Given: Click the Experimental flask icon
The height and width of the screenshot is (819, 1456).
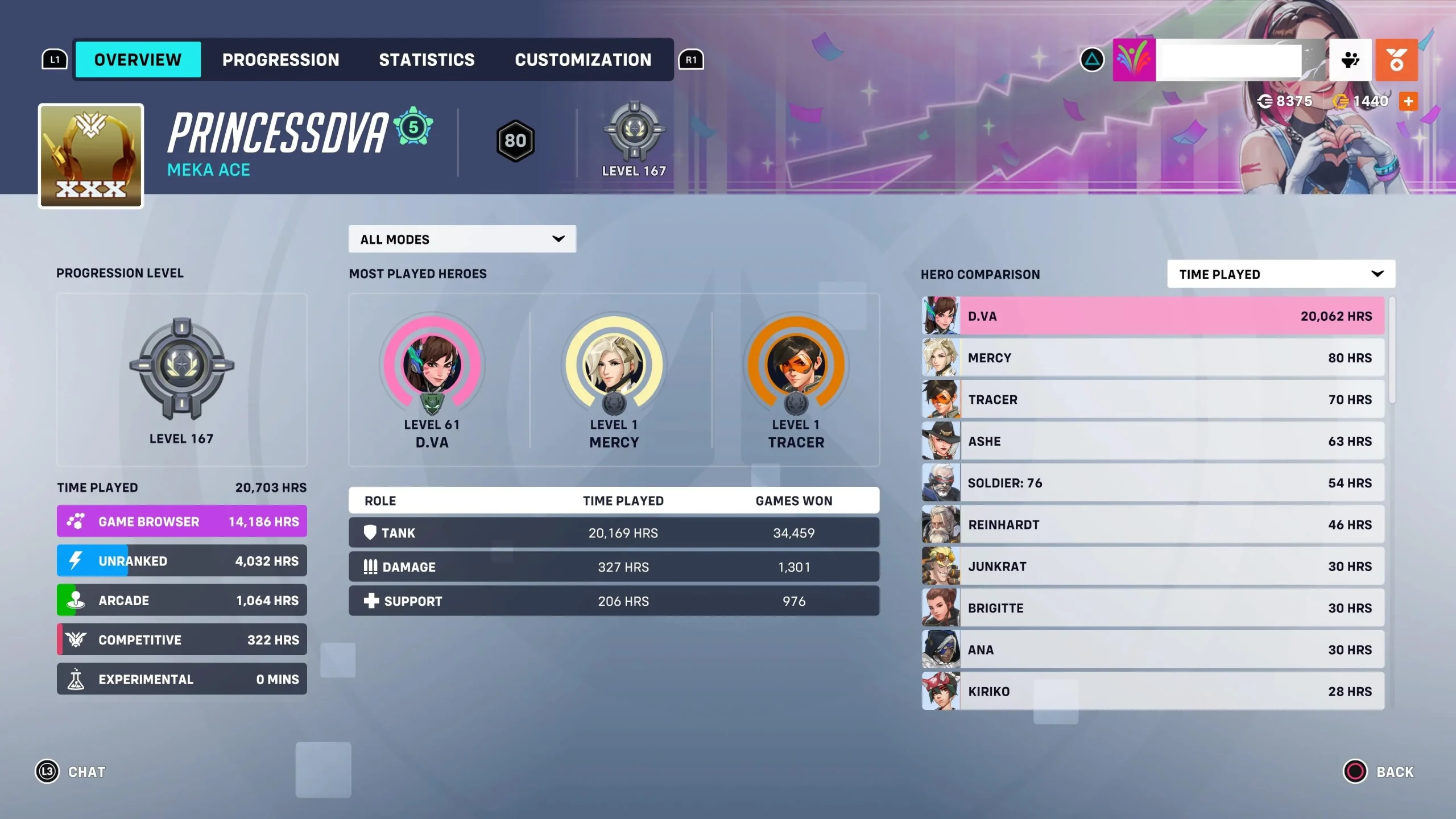Looking at the screenshot, I should [77, 679].
